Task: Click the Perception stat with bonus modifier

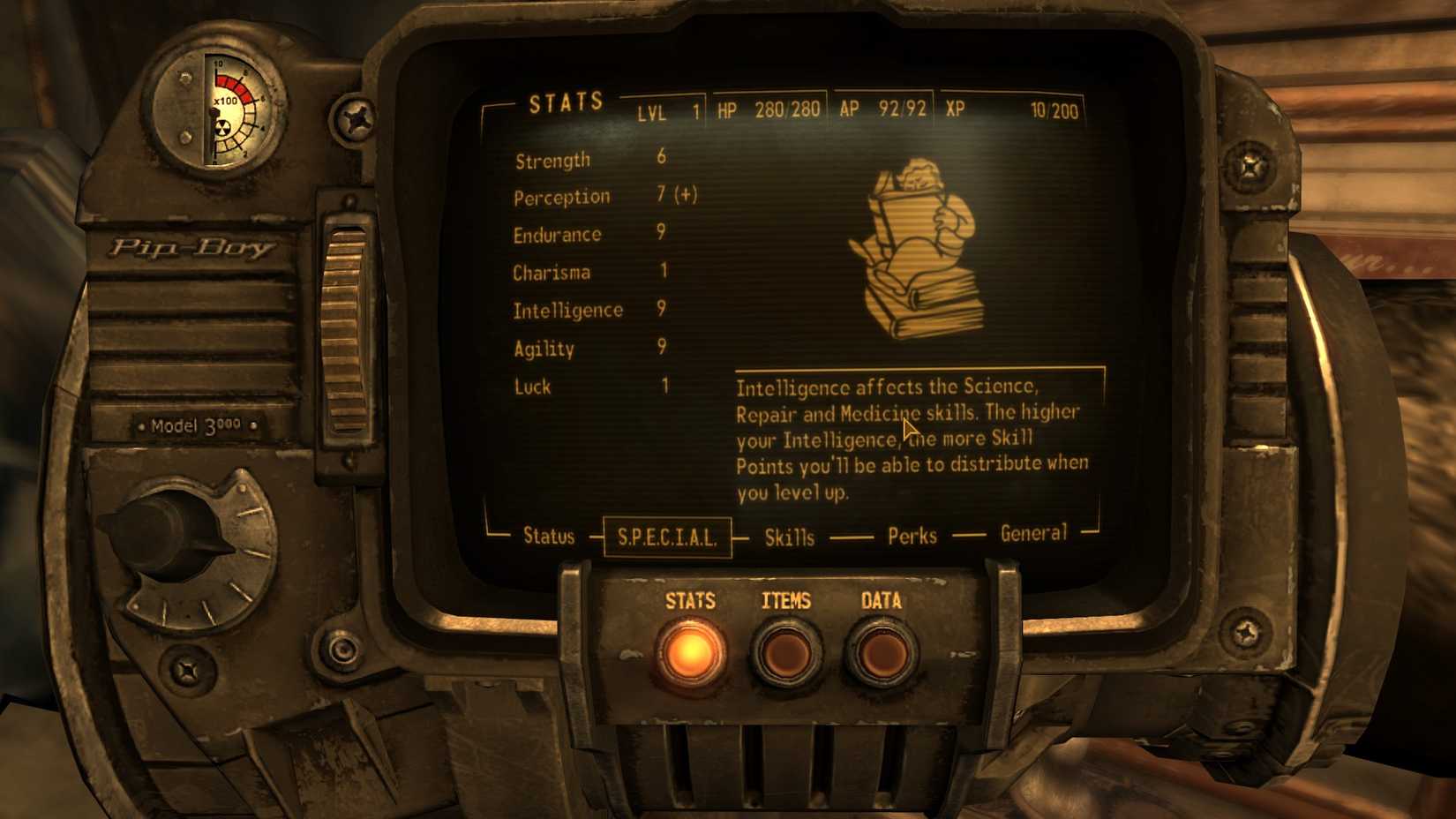Action: pos(562,196)
